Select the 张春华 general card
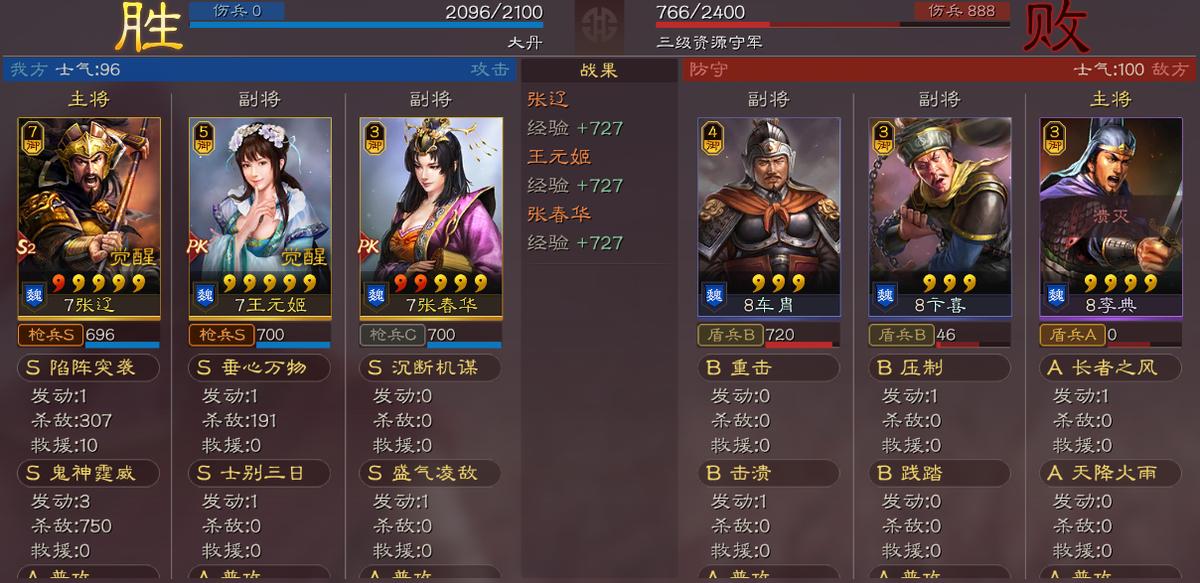Viewport: 1200px width, 583px height. pos(431,214)
